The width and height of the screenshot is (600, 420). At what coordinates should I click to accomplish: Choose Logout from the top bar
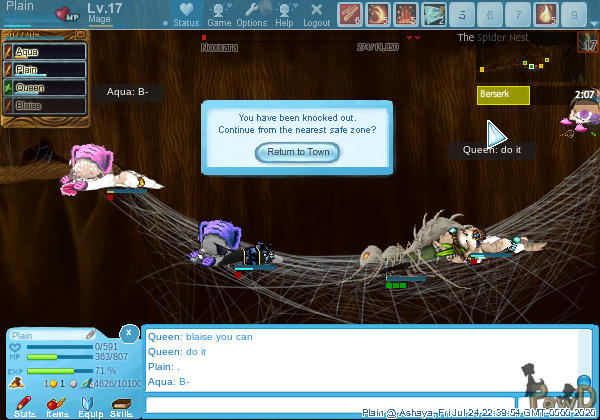coord(316,14)
